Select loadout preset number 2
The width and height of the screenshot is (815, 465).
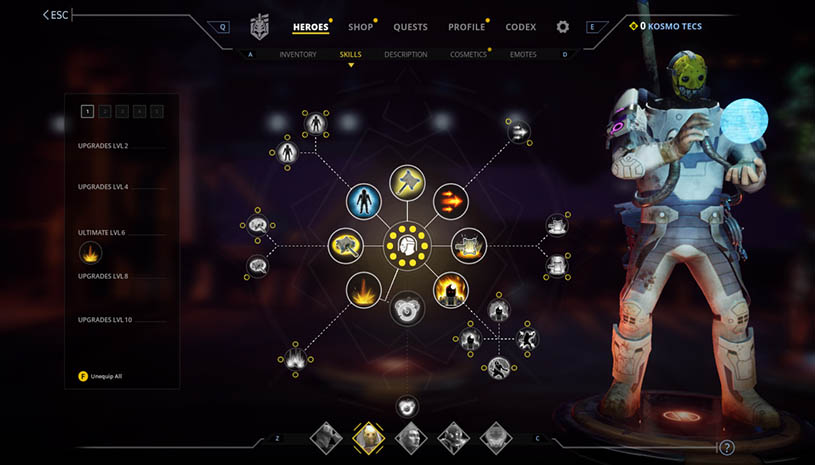pos(104,111)
